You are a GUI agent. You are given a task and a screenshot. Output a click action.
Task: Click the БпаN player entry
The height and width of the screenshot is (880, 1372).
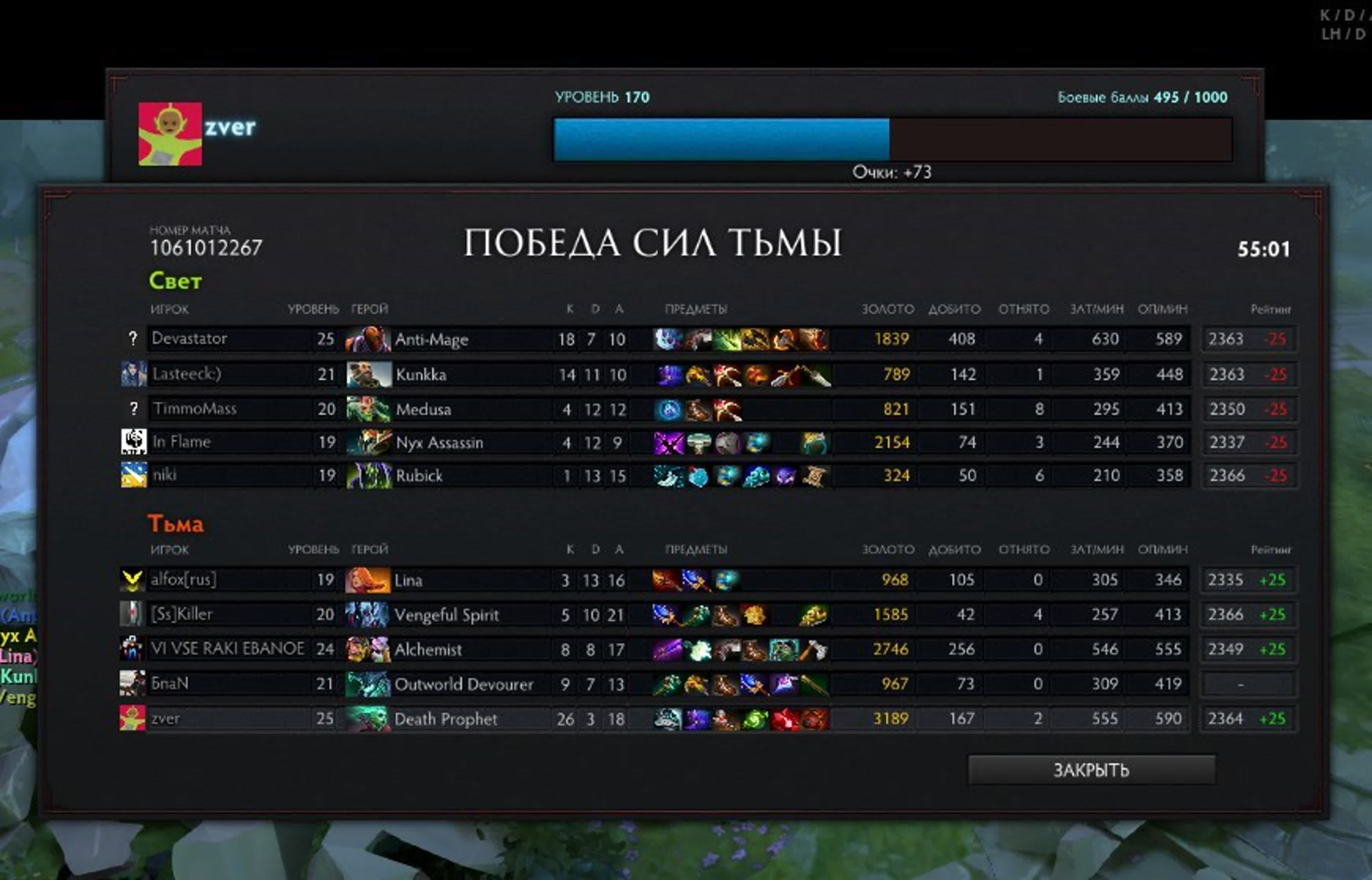point(170,683)
